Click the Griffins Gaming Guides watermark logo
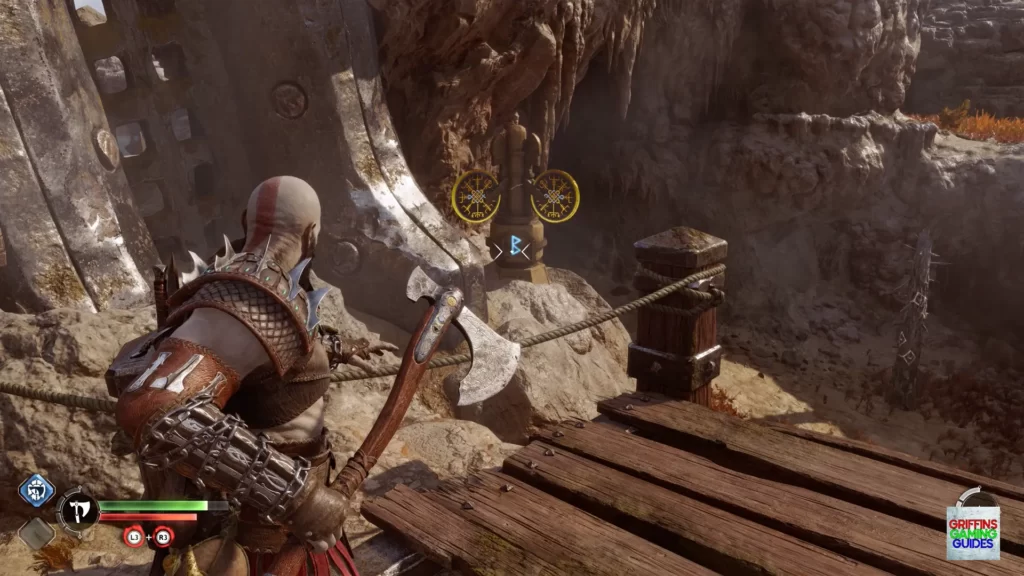1024x576 pixels. click(x=972, y=526)
